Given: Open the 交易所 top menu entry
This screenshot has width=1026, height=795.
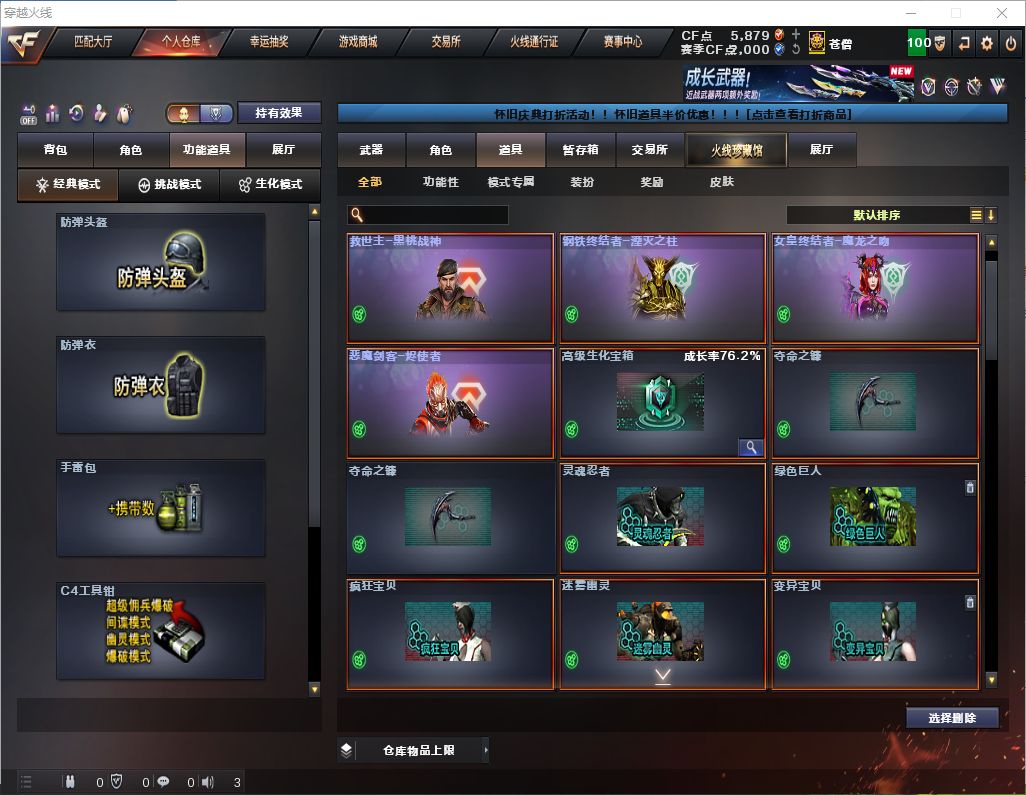Looking at the screenshot, I should [x=446, y=42].
